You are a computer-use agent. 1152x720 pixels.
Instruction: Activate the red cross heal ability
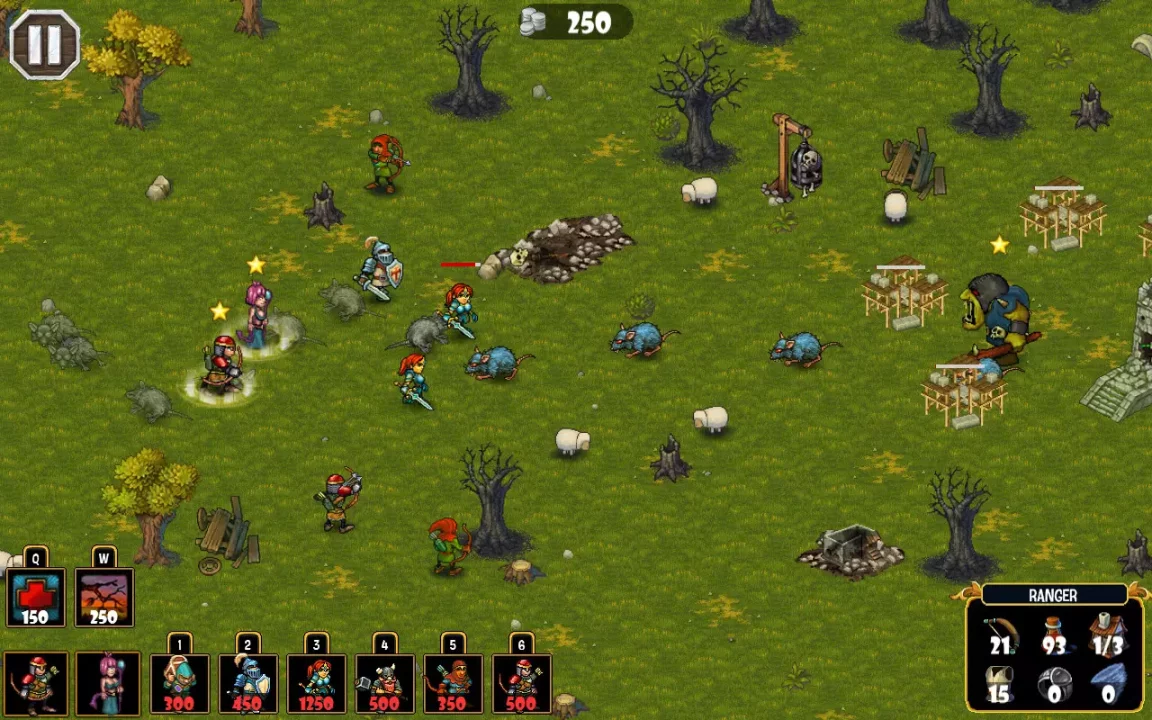point(35,597)
